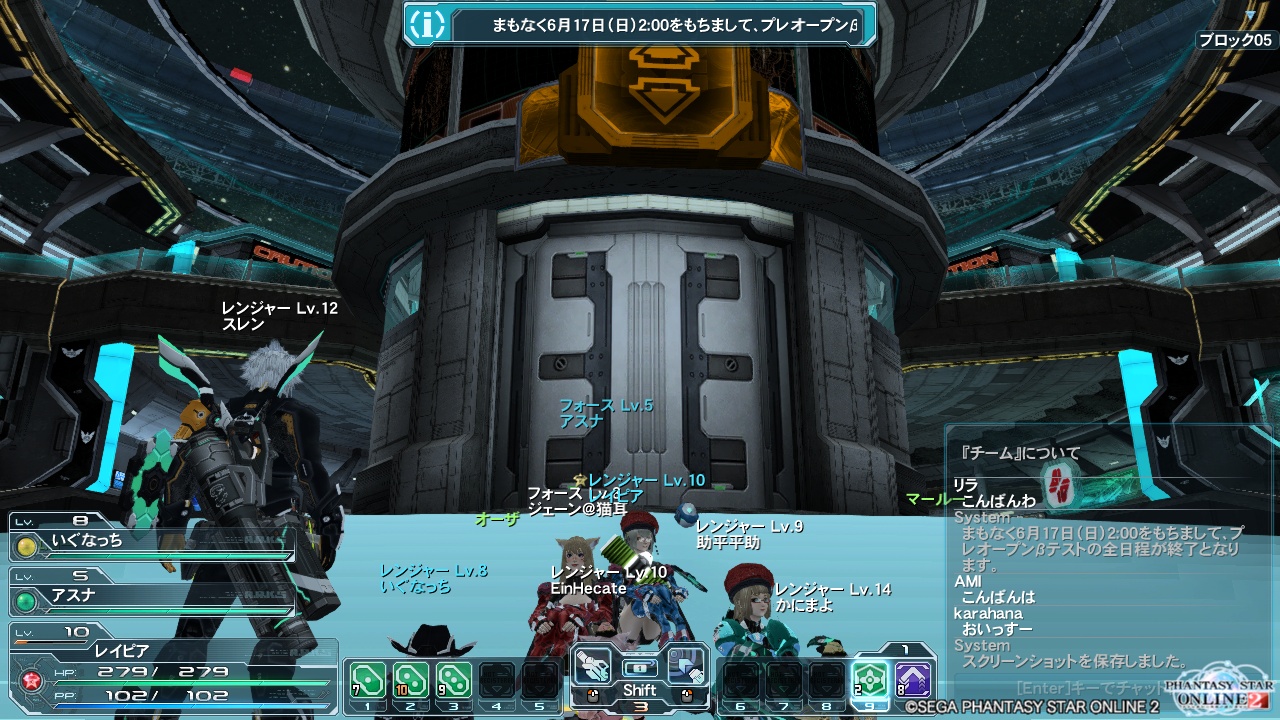This screenshot has width=1280, height=720.
Task: Select the rifle weapon action icon
Action: (592, 666)
